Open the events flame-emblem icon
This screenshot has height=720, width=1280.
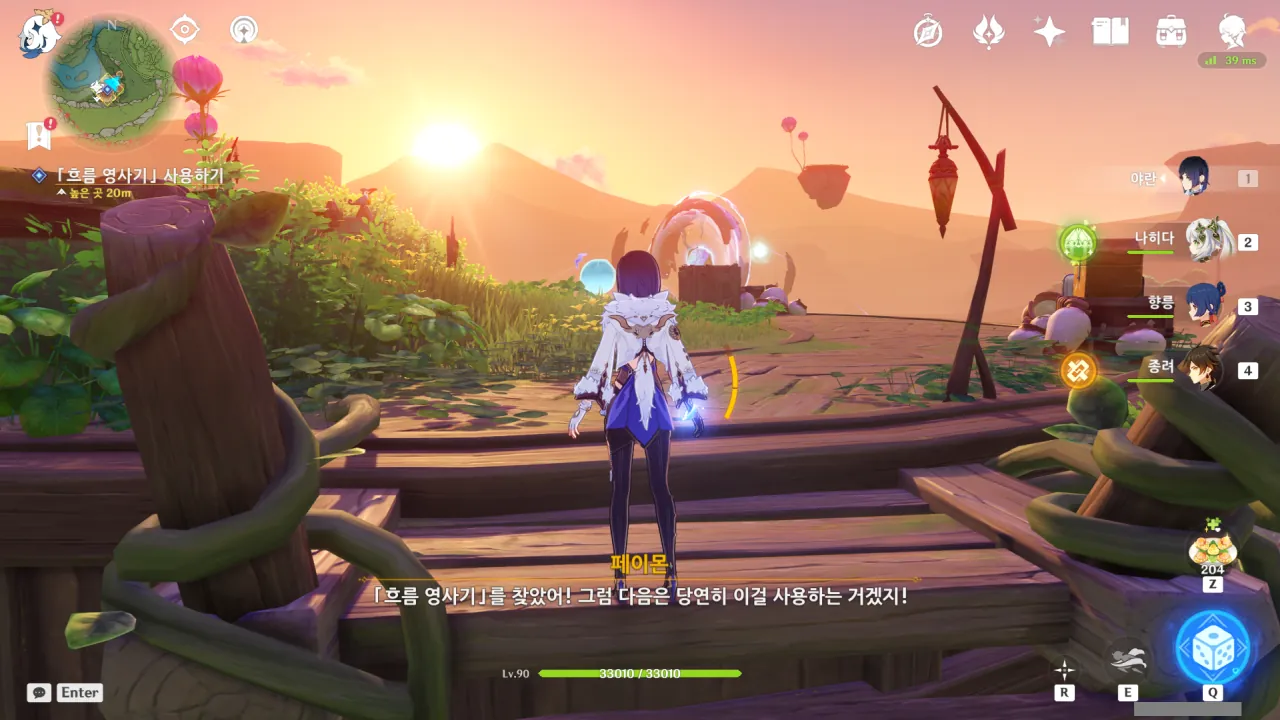pyautogui.click(x=988, y=32)
